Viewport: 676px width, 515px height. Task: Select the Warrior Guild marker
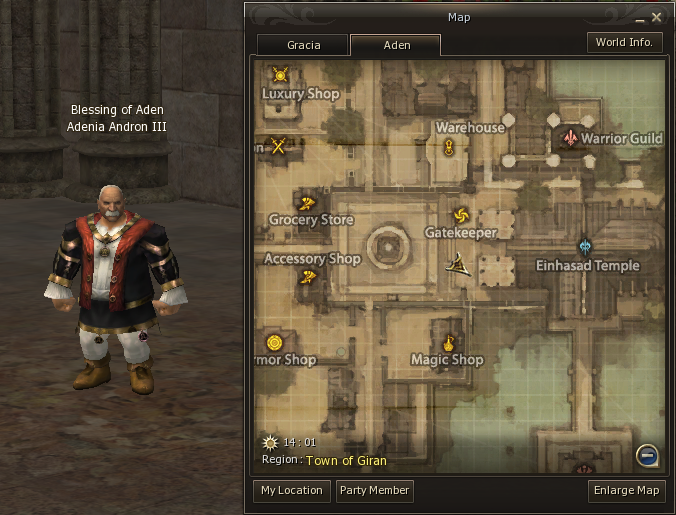[570, 137]
